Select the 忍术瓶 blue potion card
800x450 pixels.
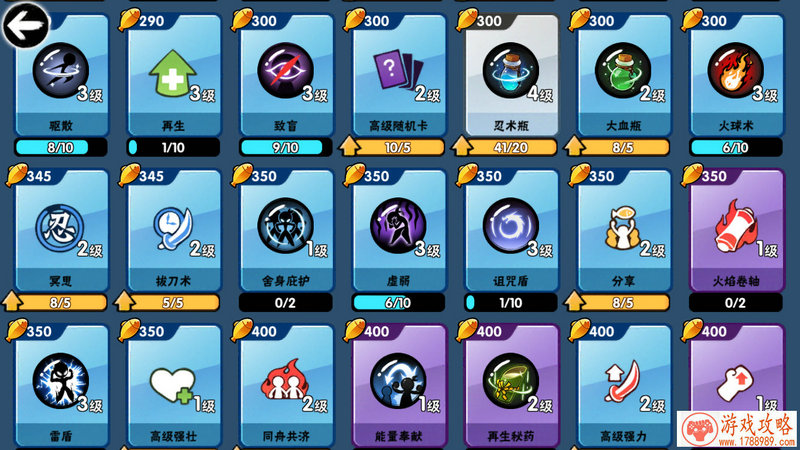tap(511, 75)
